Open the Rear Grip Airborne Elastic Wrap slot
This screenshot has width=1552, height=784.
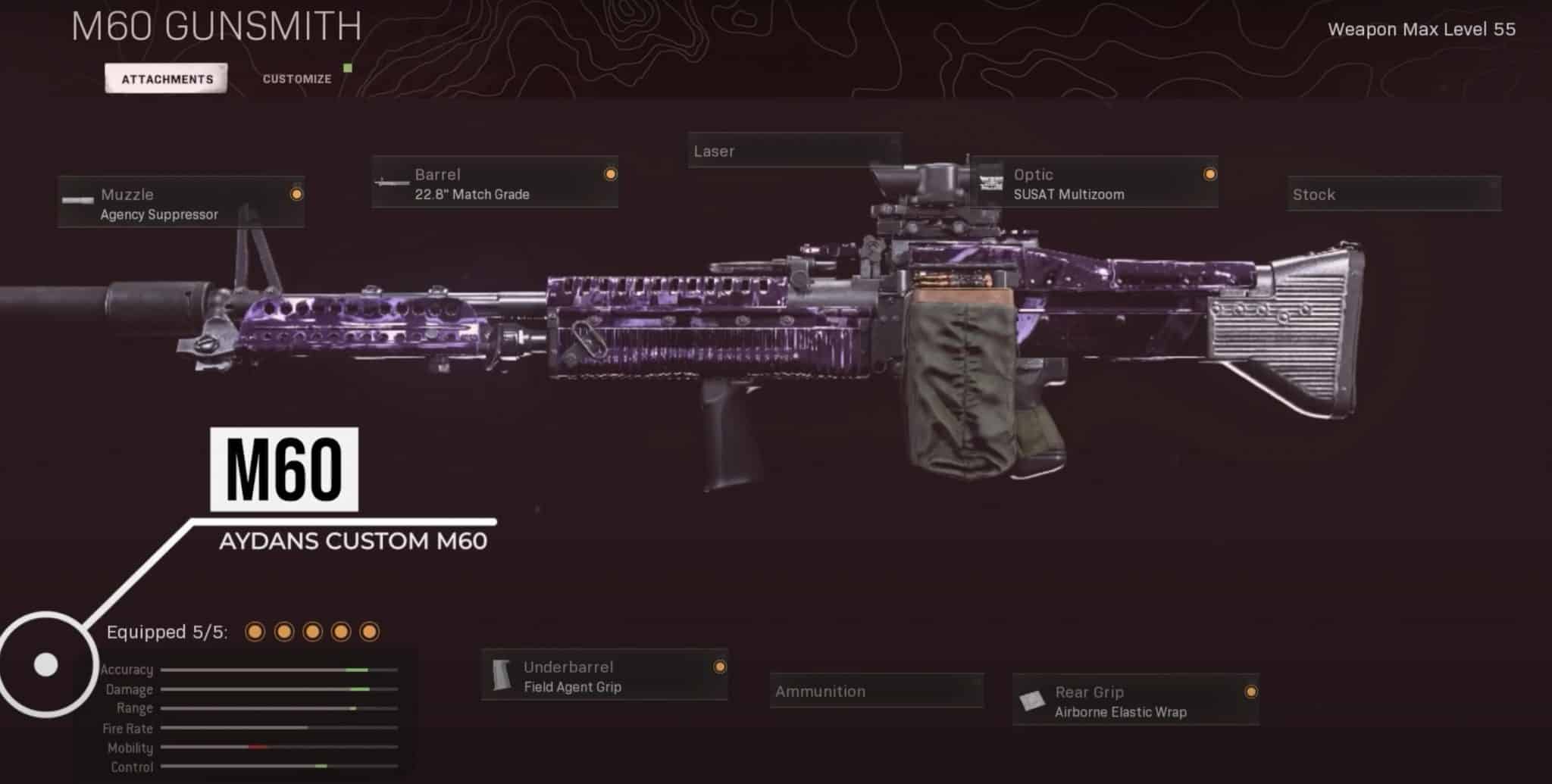click(x=1136, y=701)
